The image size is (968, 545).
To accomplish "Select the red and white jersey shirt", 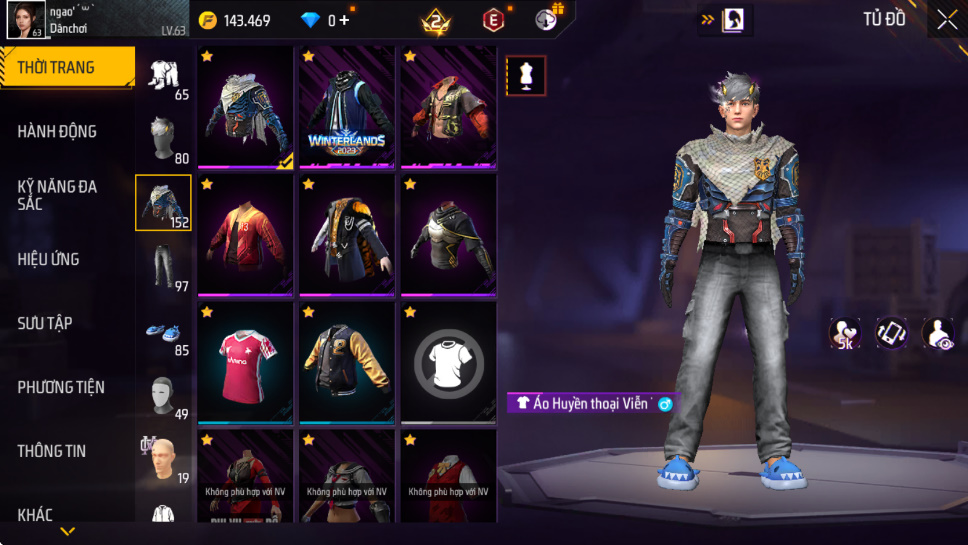I will [x=245, y=362].
